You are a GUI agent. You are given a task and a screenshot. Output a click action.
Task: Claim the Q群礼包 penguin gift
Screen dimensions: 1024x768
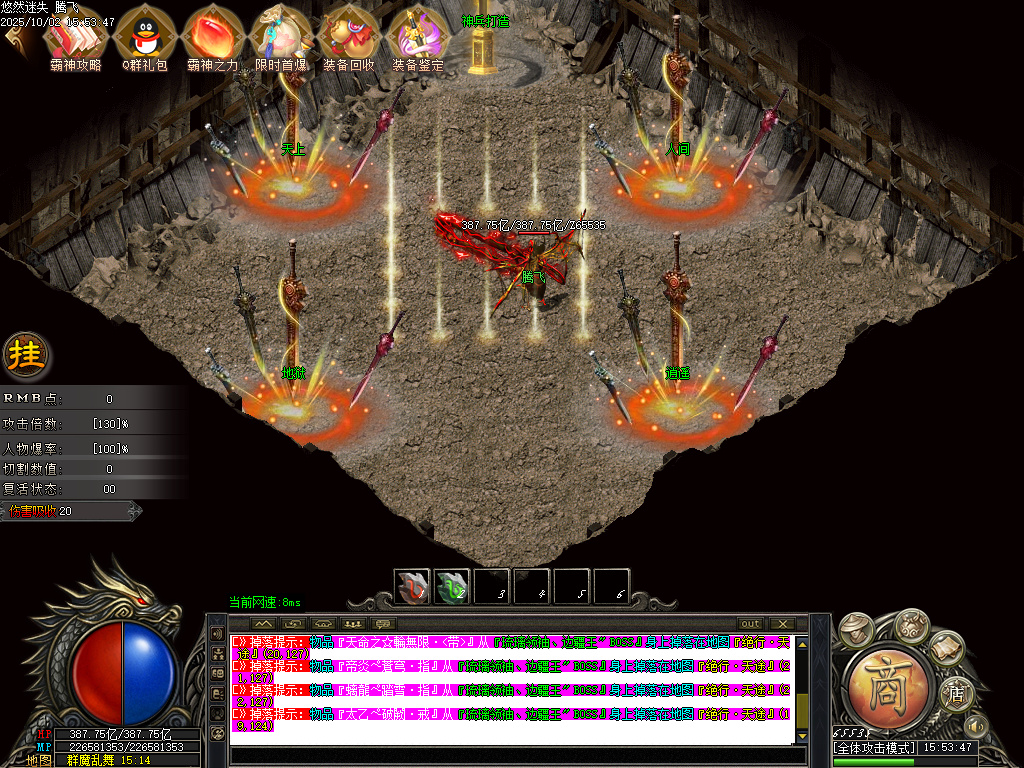pyautogui.click(x=145, y=36)
